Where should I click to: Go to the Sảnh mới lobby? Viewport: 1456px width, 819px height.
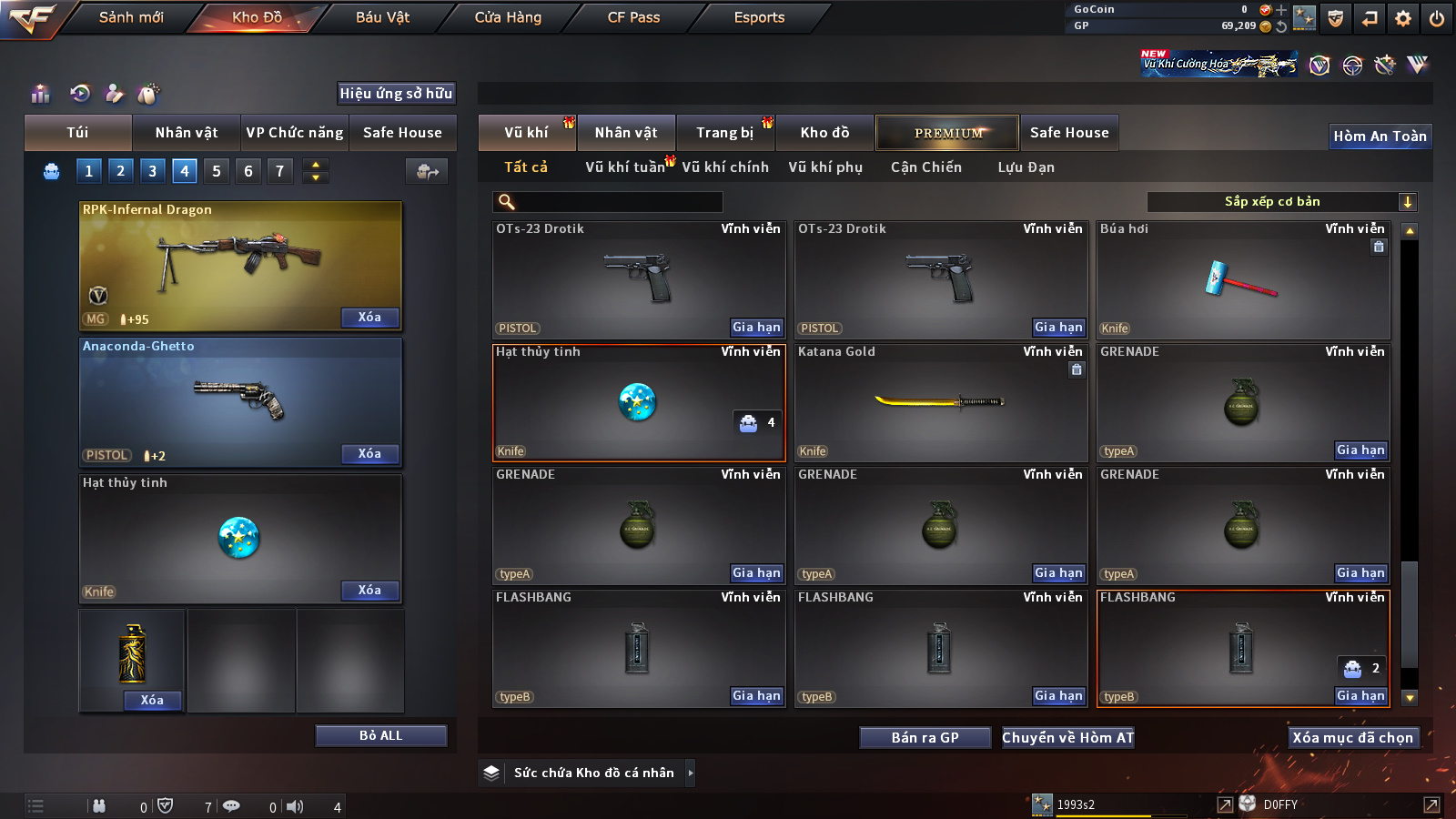(131, 17)
